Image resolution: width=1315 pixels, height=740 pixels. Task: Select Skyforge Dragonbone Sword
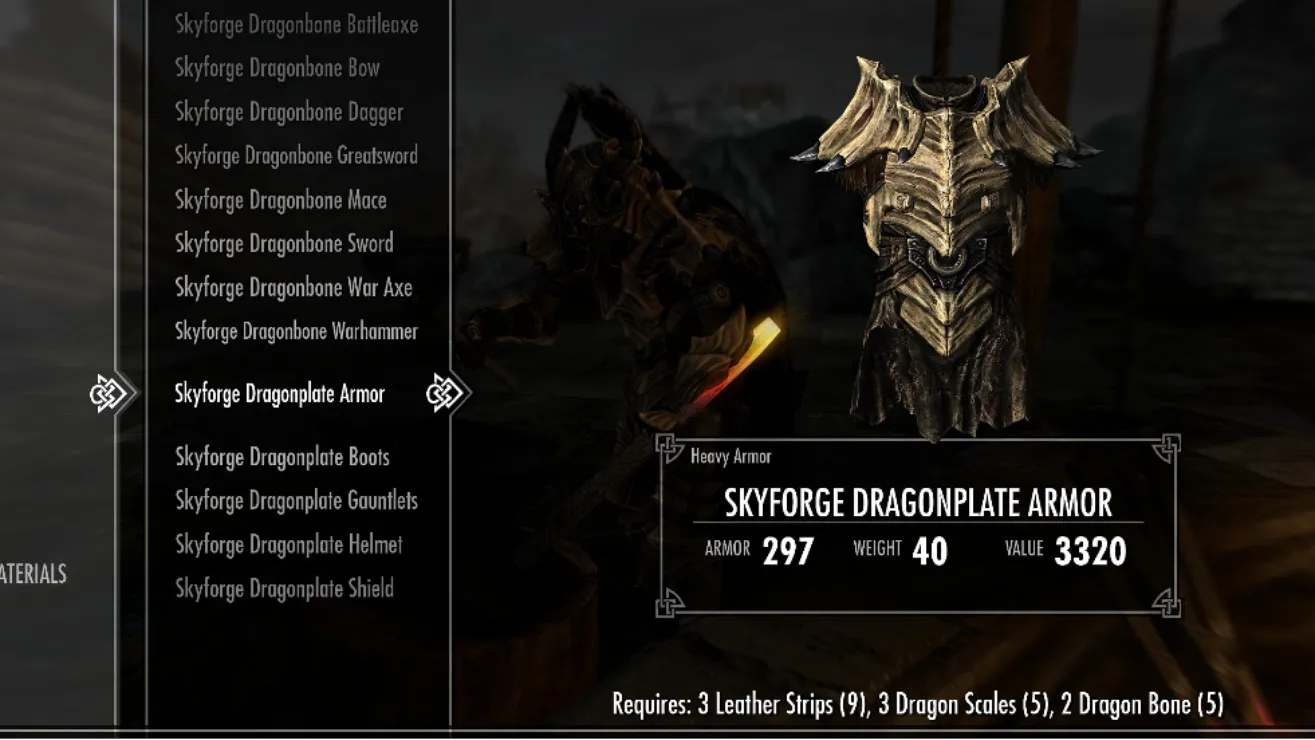click(x=284, y=244)
